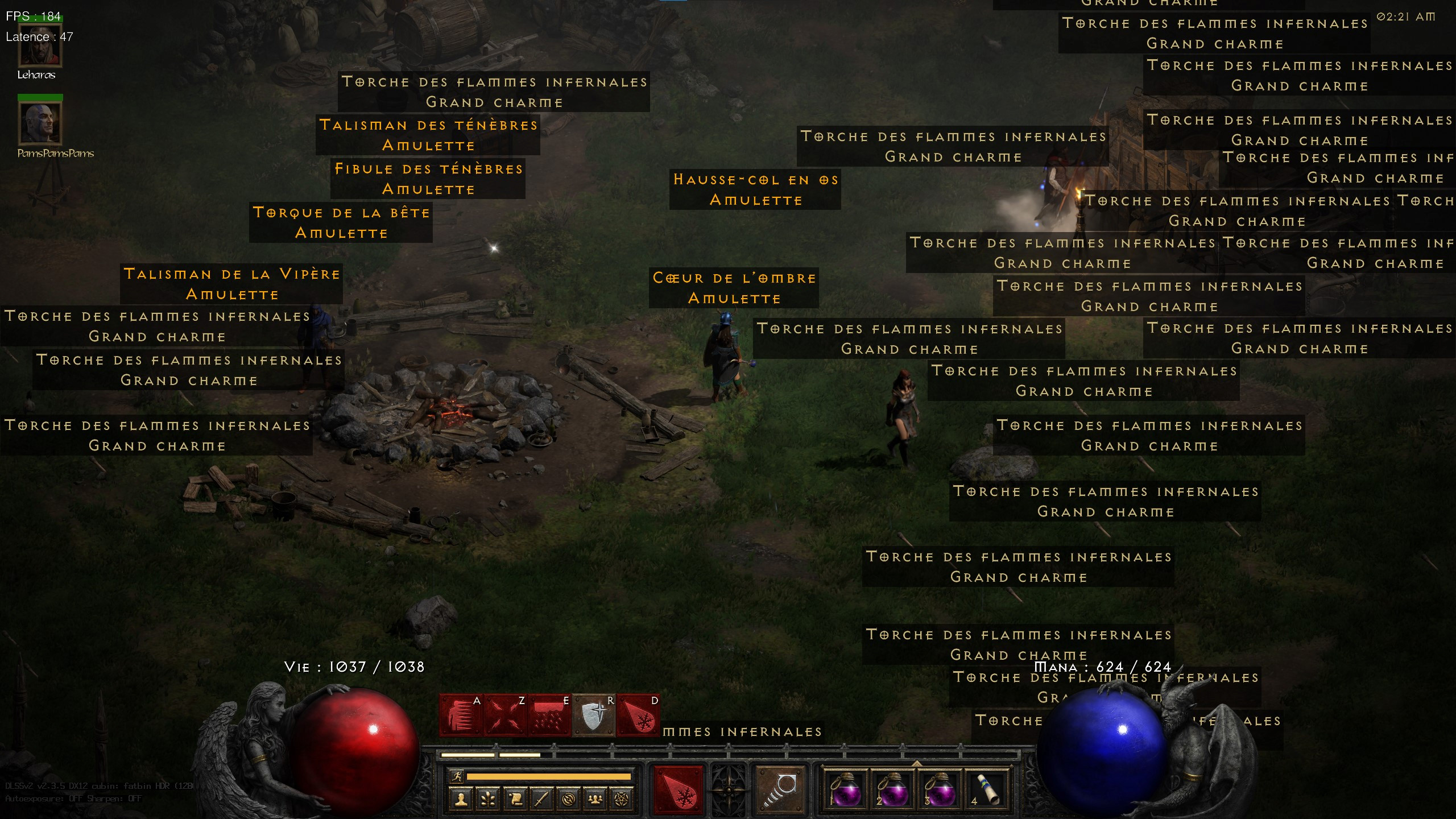Pick up the Talisman des ténèbres amulet label
Image resolution: width=1456 pixels, height=819 pixels.
428,135
